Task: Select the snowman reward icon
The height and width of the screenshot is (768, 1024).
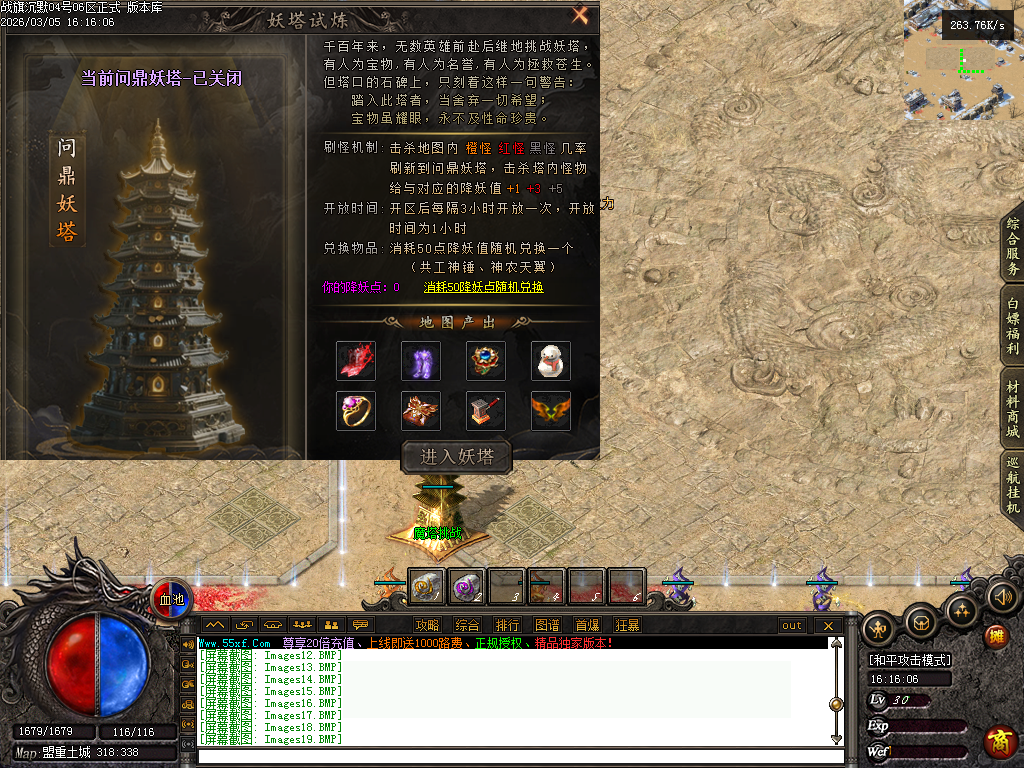Action: point(550,360)
